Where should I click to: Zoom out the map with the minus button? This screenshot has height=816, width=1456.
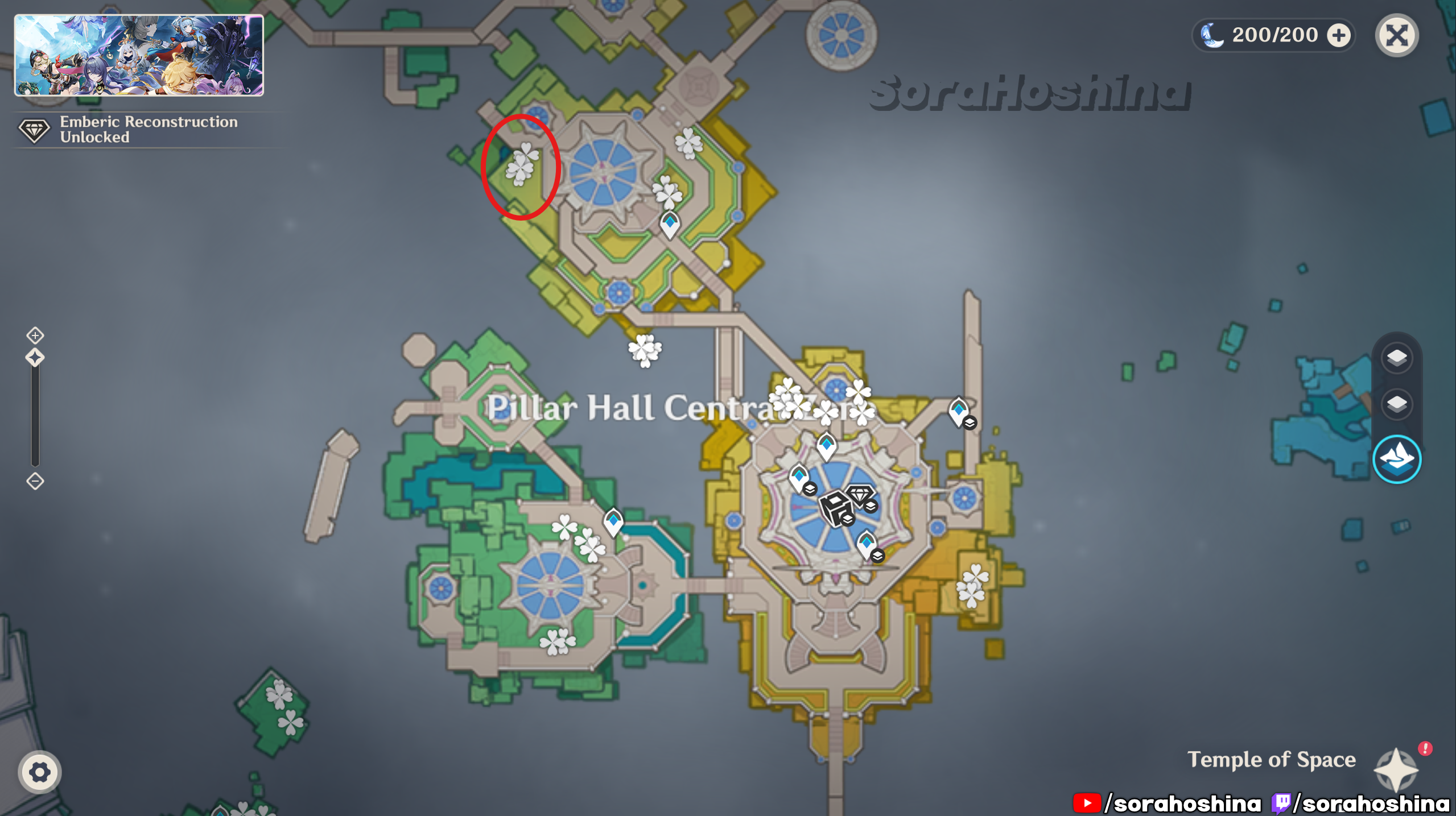click(x=35, y=482)
